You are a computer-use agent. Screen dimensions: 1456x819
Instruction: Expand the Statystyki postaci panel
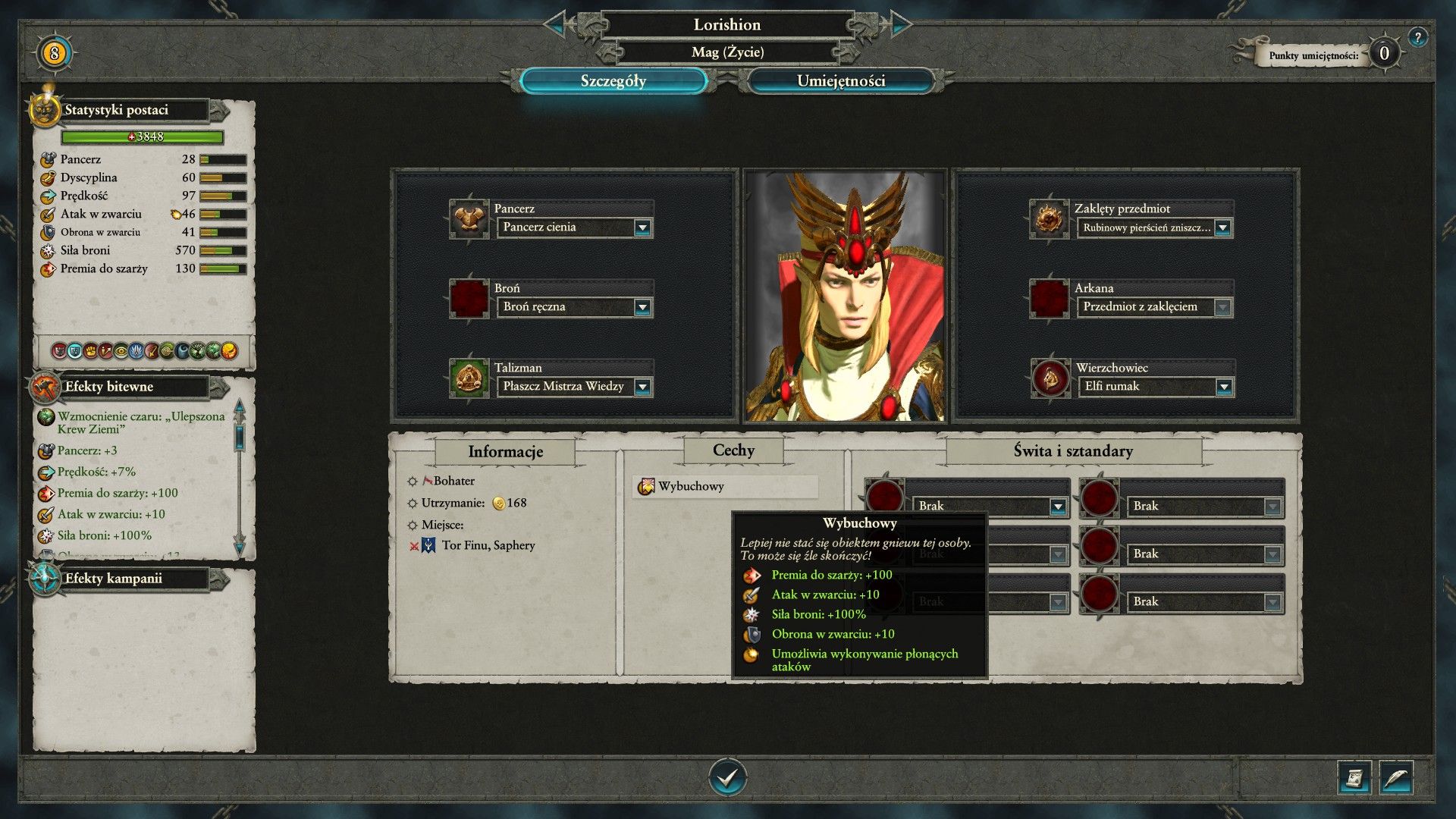[220, 111]
